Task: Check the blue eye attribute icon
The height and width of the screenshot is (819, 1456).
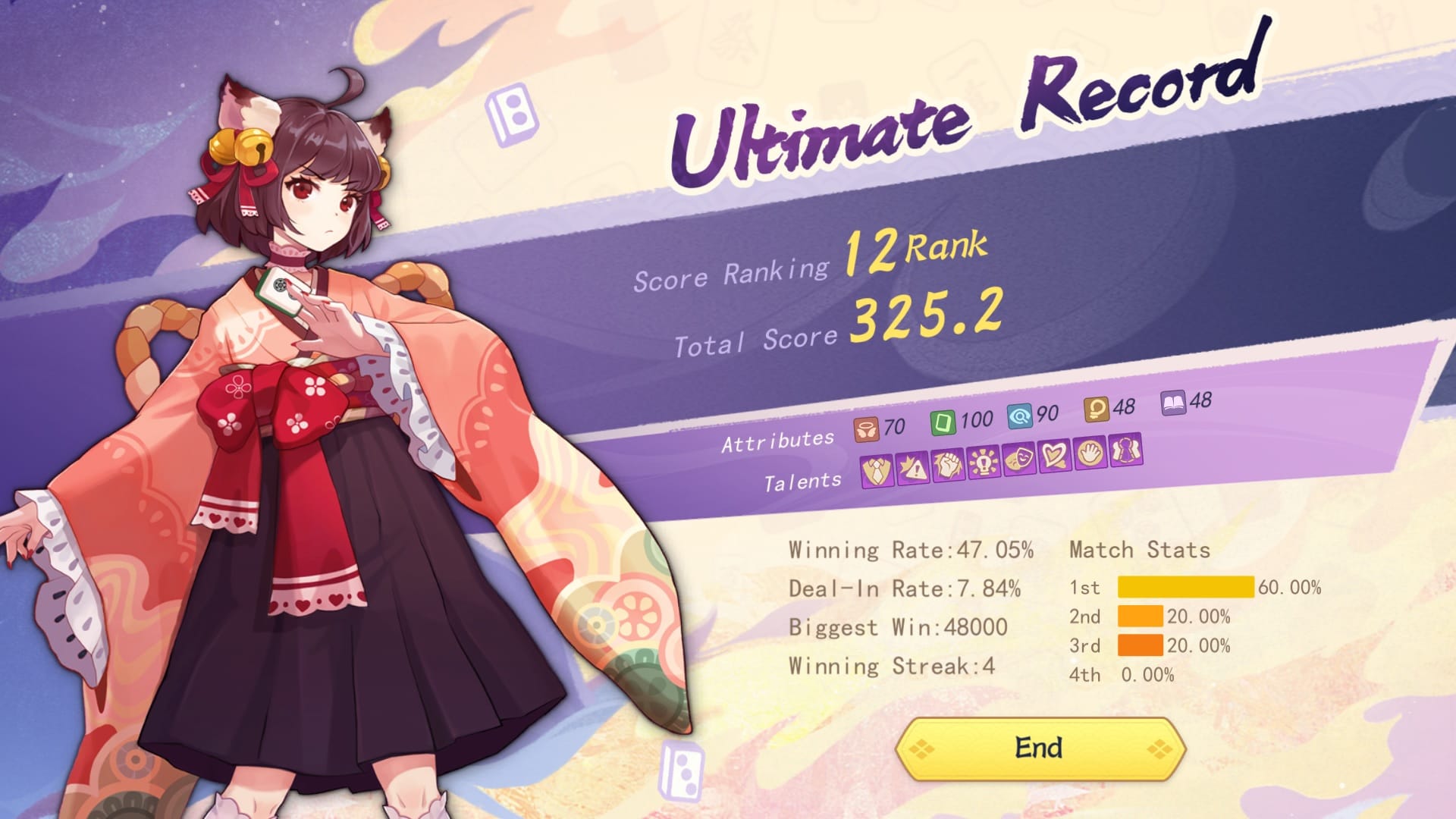Action: click(x=1020, y=416)
